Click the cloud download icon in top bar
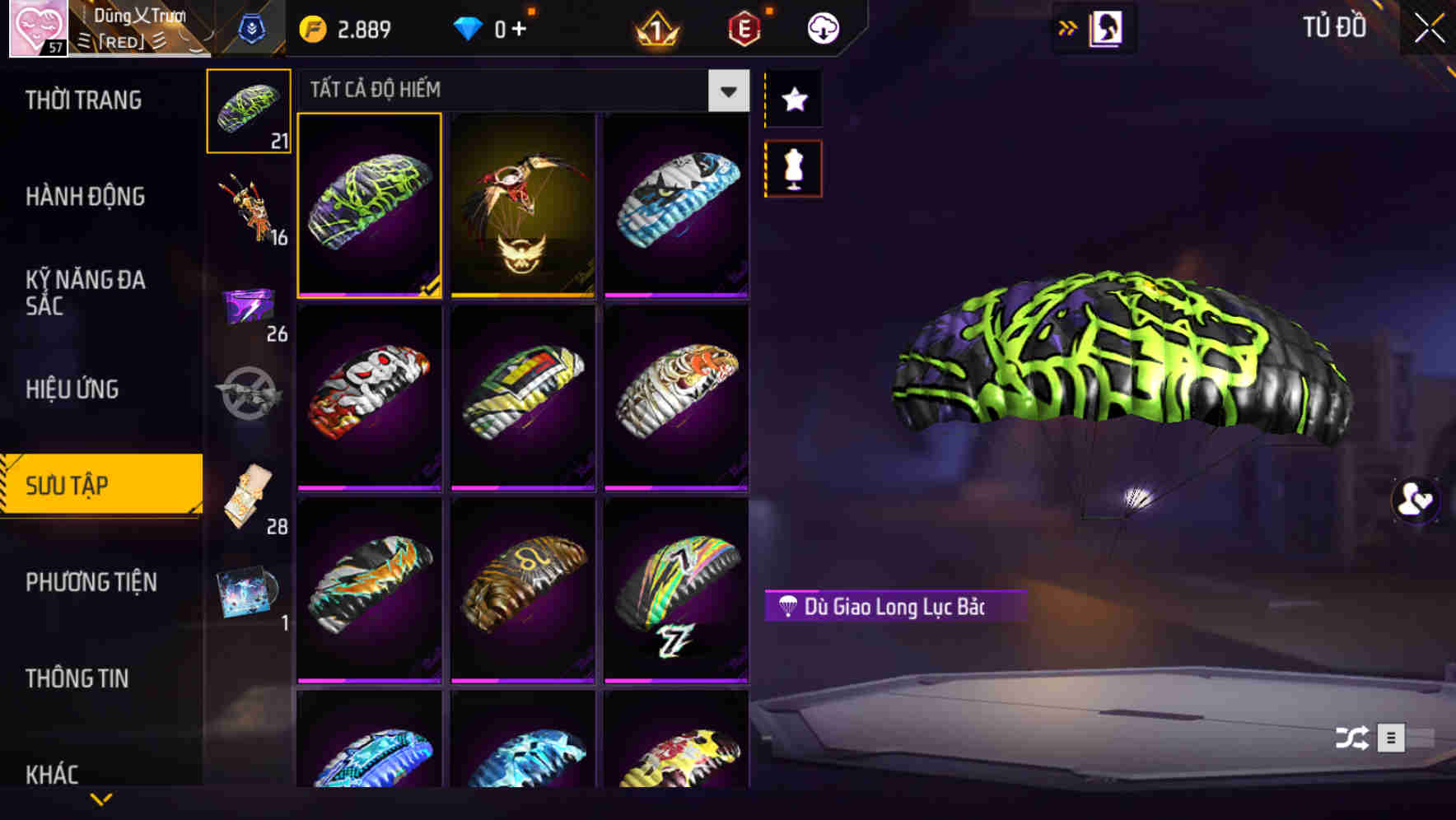 (x=821, y=27)
